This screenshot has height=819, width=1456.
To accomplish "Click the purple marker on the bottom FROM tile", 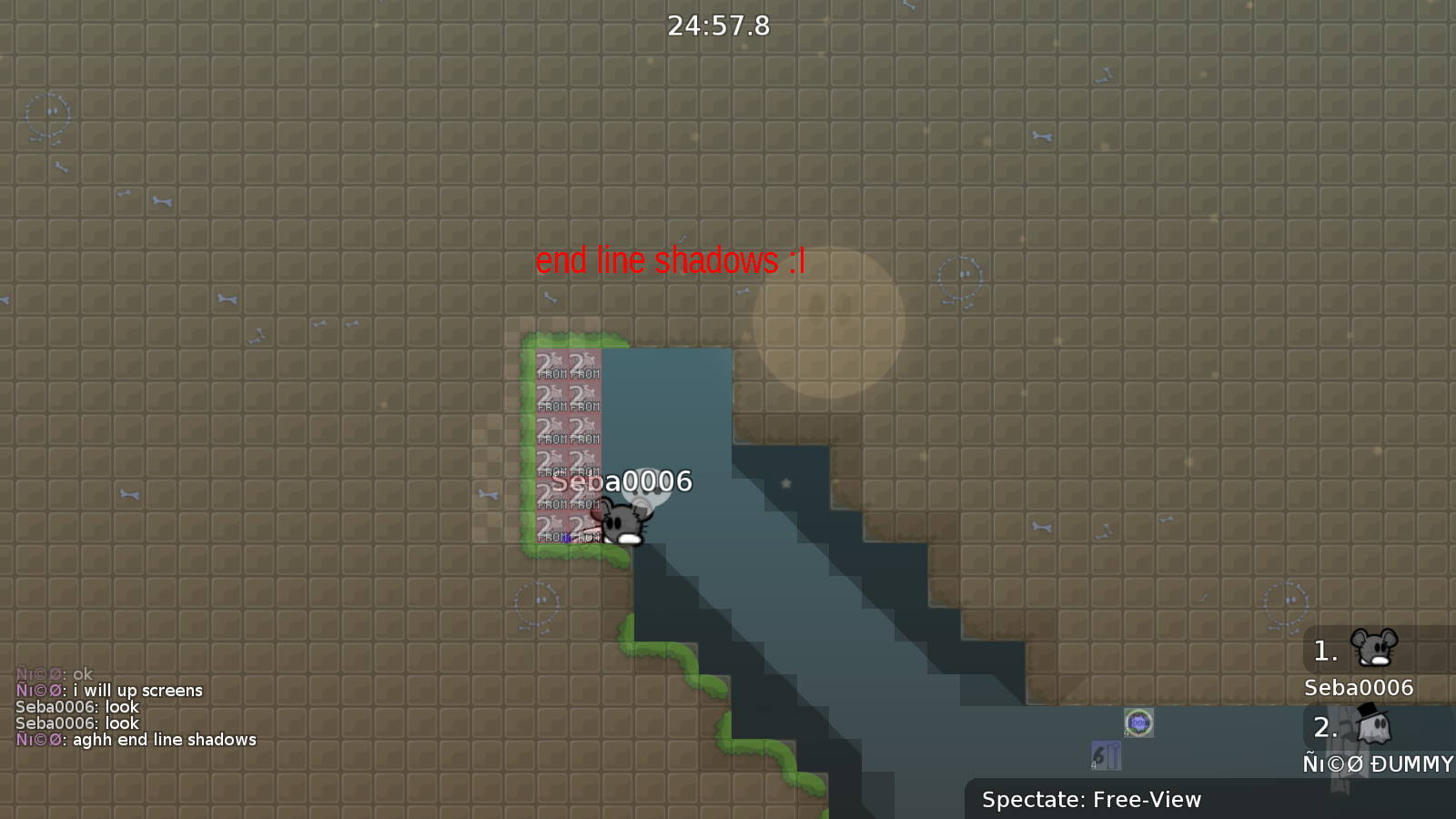I will [566, 539].
